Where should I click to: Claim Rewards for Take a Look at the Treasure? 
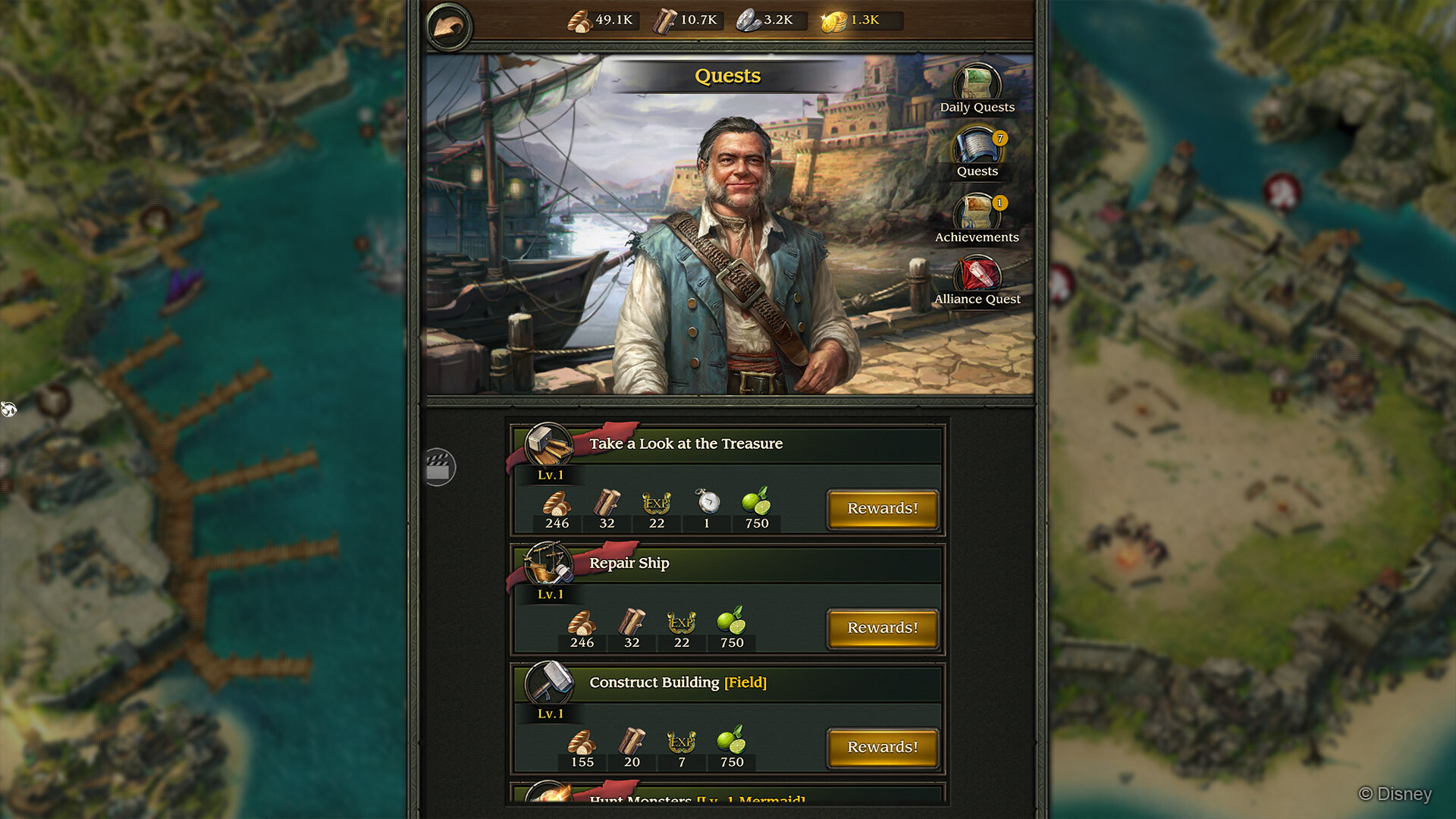click(x=882, y=508)
